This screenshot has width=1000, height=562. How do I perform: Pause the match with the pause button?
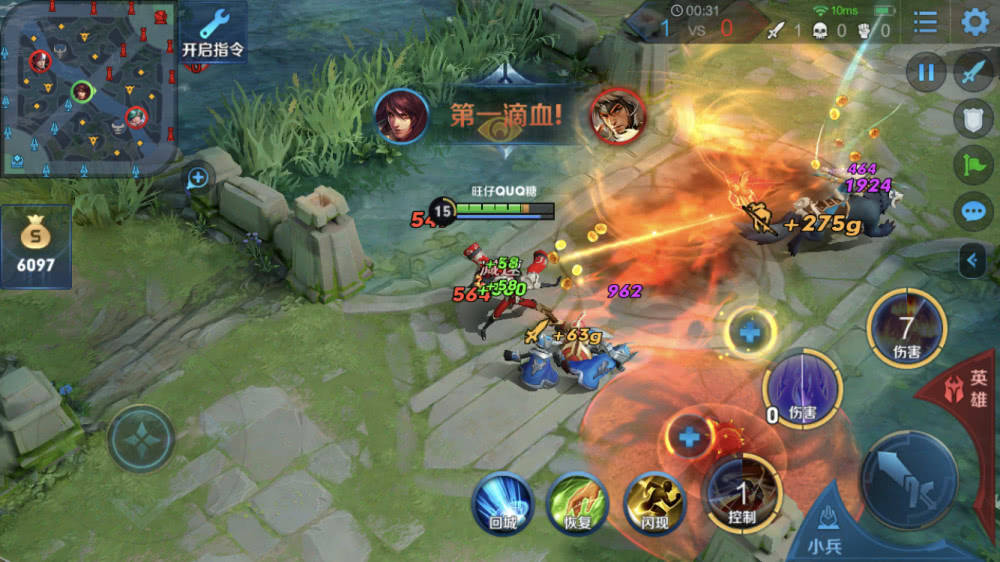tap(926, 72)
